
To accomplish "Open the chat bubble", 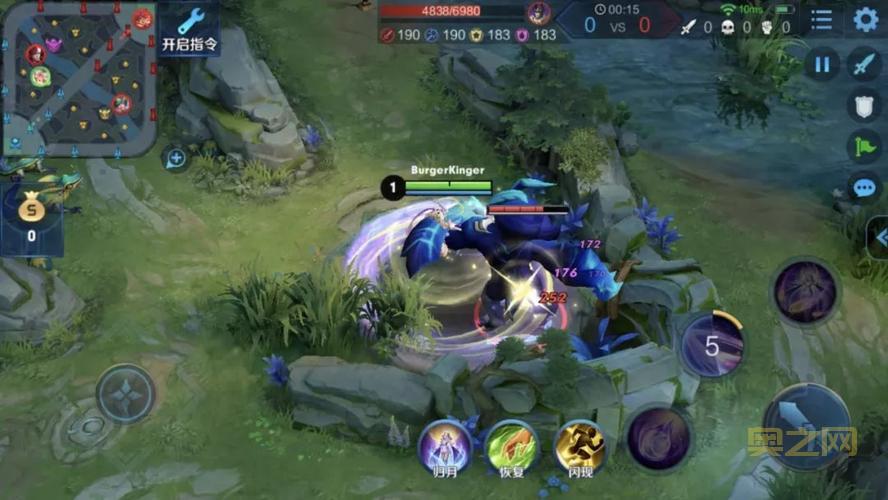I will pos(864,187).
